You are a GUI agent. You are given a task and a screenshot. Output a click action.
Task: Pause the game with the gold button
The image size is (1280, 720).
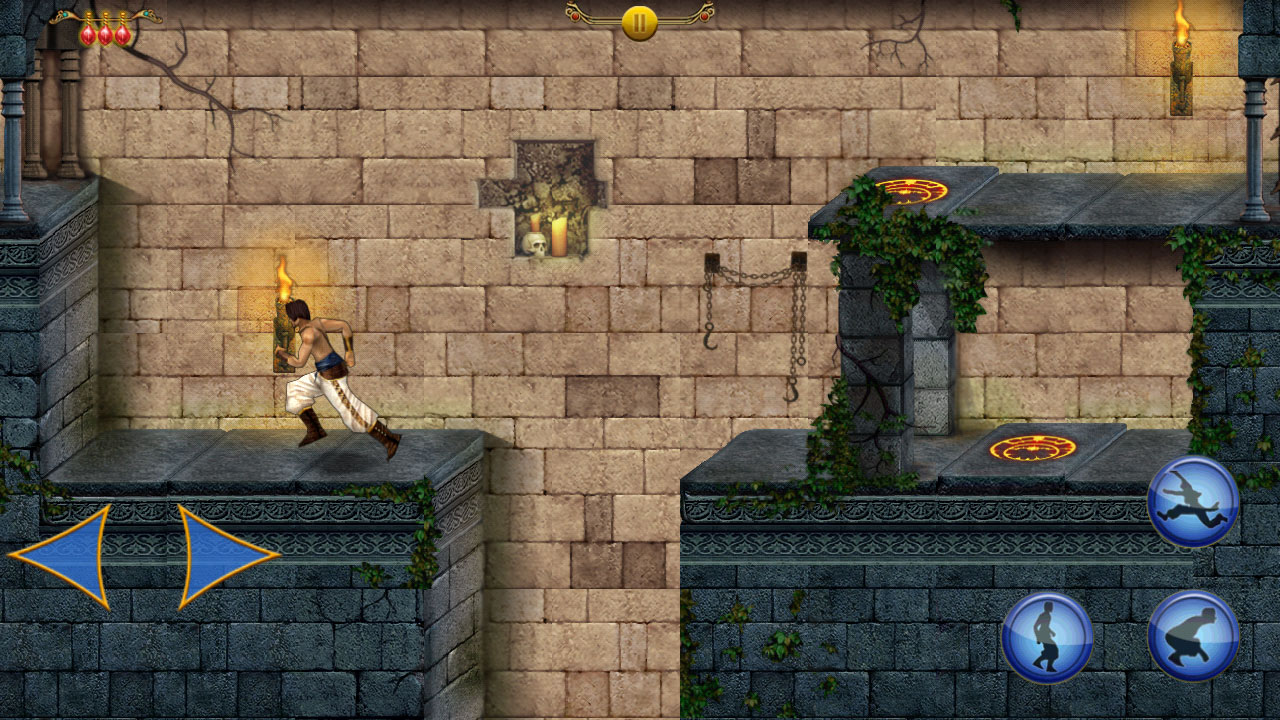(639, 22)
